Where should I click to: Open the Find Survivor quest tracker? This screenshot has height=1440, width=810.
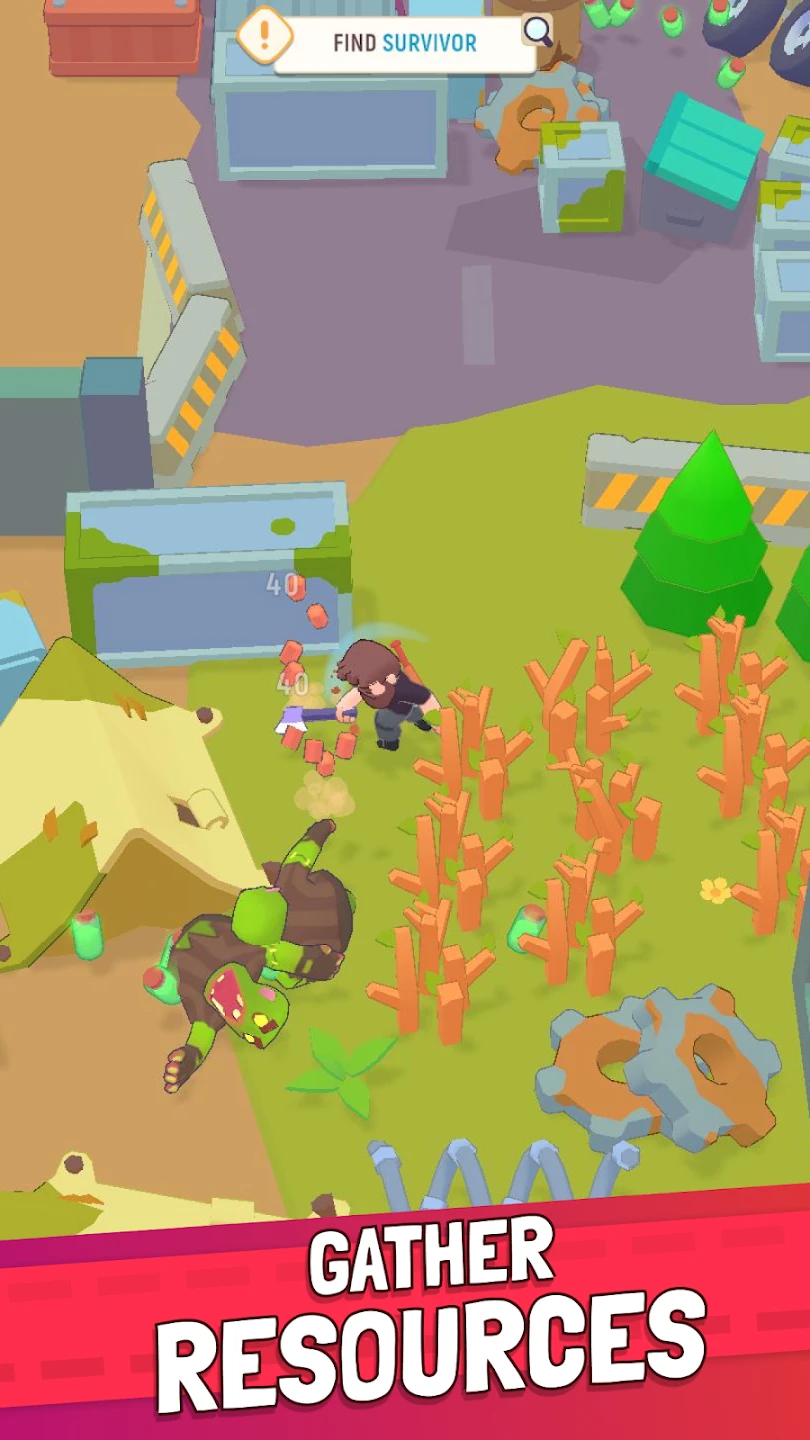pyautogui.click(x=404, y=43)
